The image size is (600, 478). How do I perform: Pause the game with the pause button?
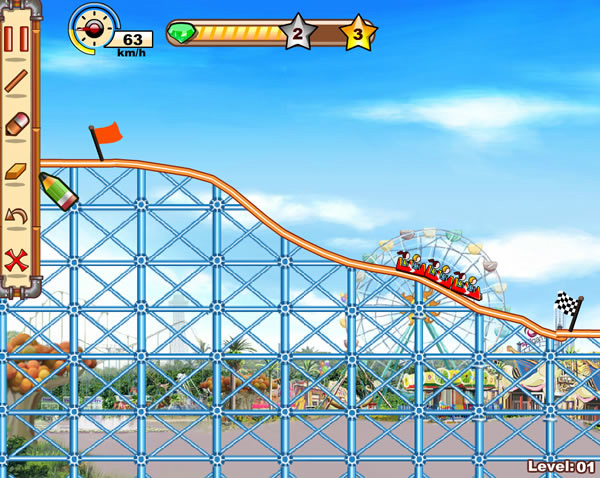point(16,39)
